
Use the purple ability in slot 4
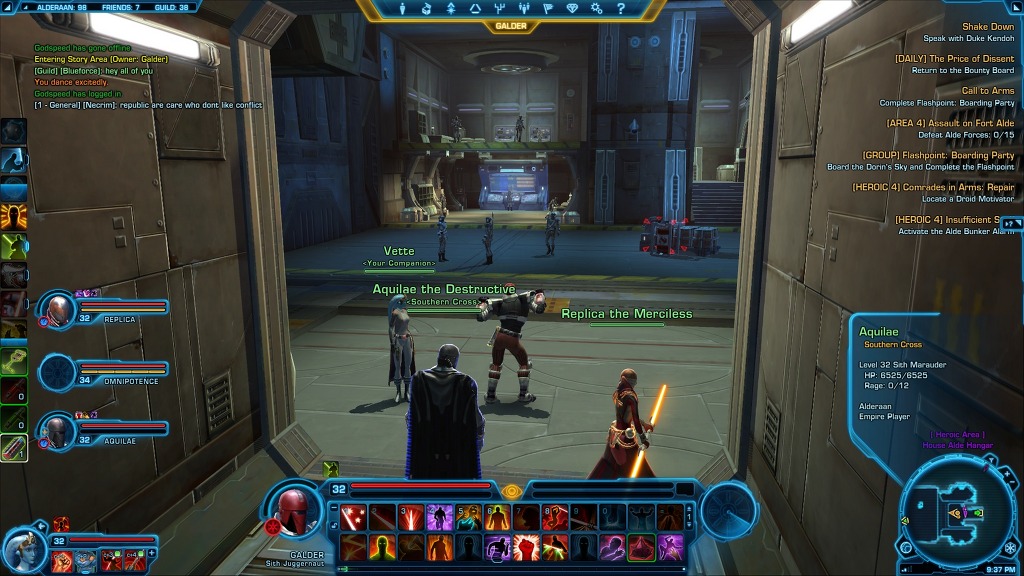coord(440,517)
